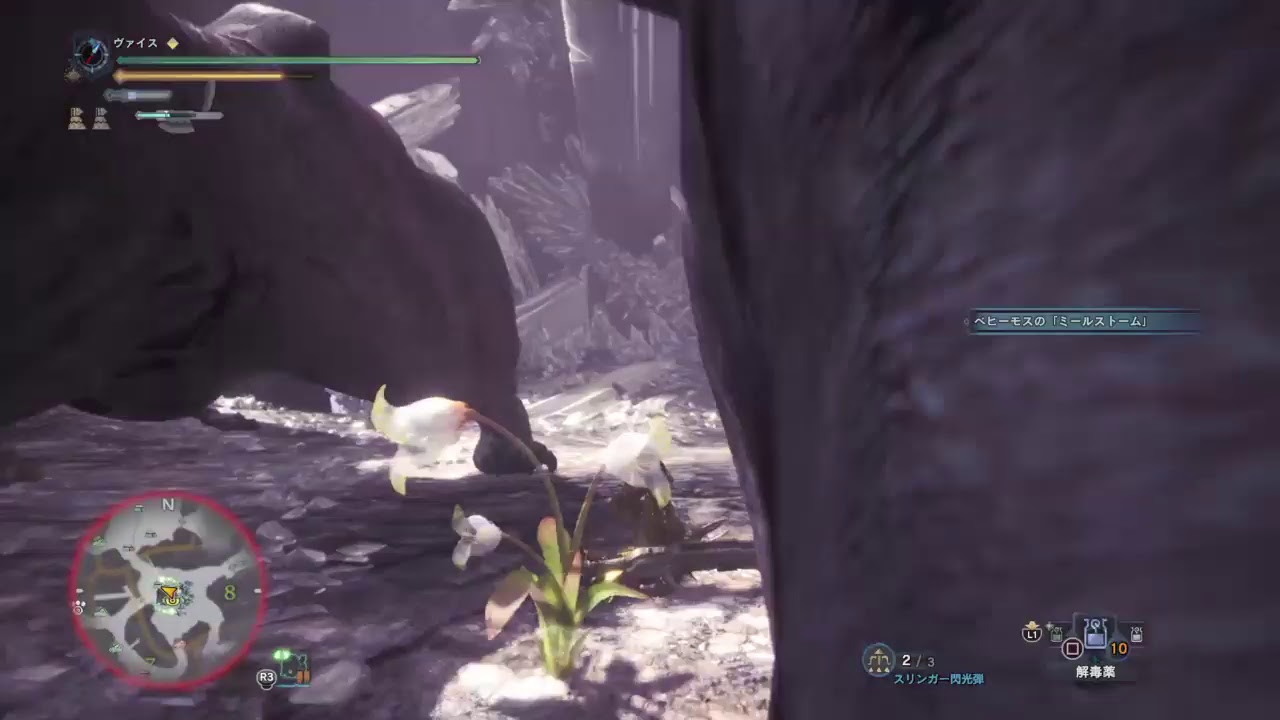Click the trap icon left of the antidote slot
Viewport: 1280px width, 720px height.
click(1056, 635)
